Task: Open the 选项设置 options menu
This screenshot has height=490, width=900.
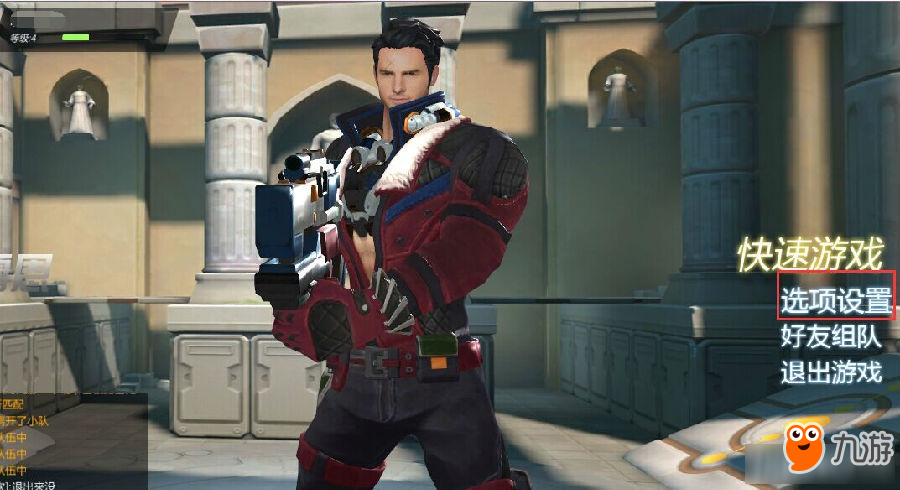Action: (x=835, y=298)
